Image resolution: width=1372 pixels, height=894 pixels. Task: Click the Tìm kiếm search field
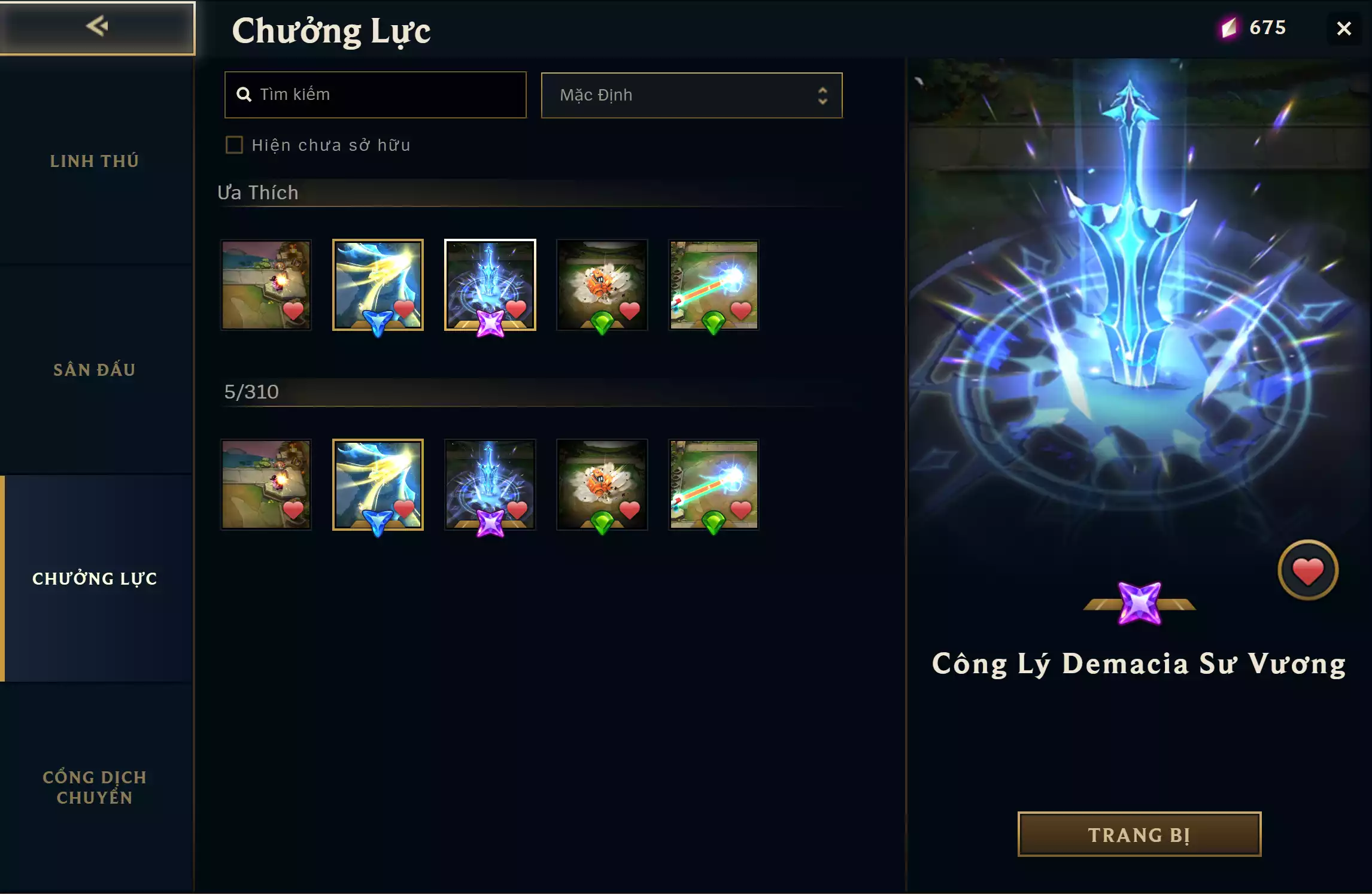375,95
